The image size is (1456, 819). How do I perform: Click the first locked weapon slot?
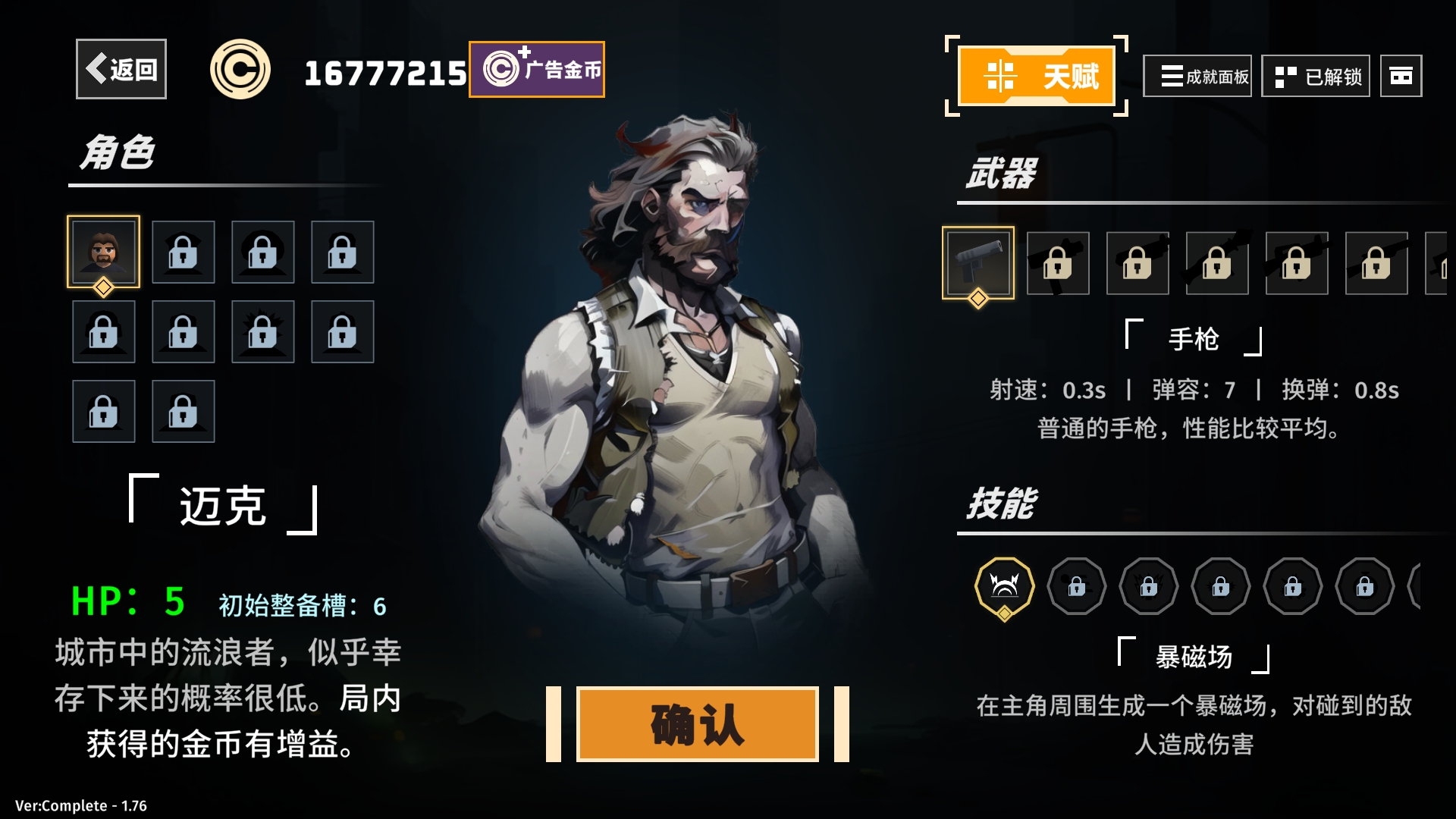click(x=1059, y=264)
